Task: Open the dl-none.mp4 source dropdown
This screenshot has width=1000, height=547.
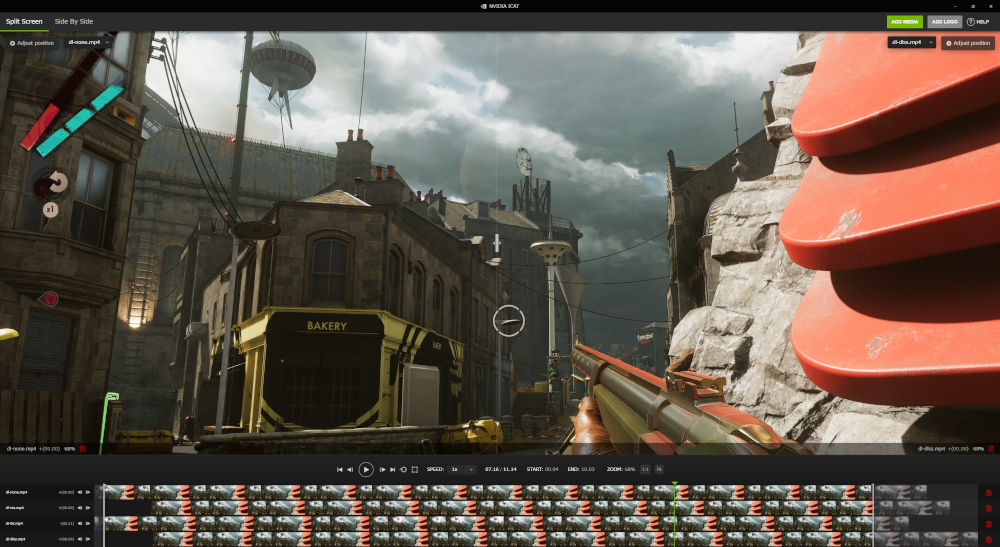Action: (x=88, y=43)
